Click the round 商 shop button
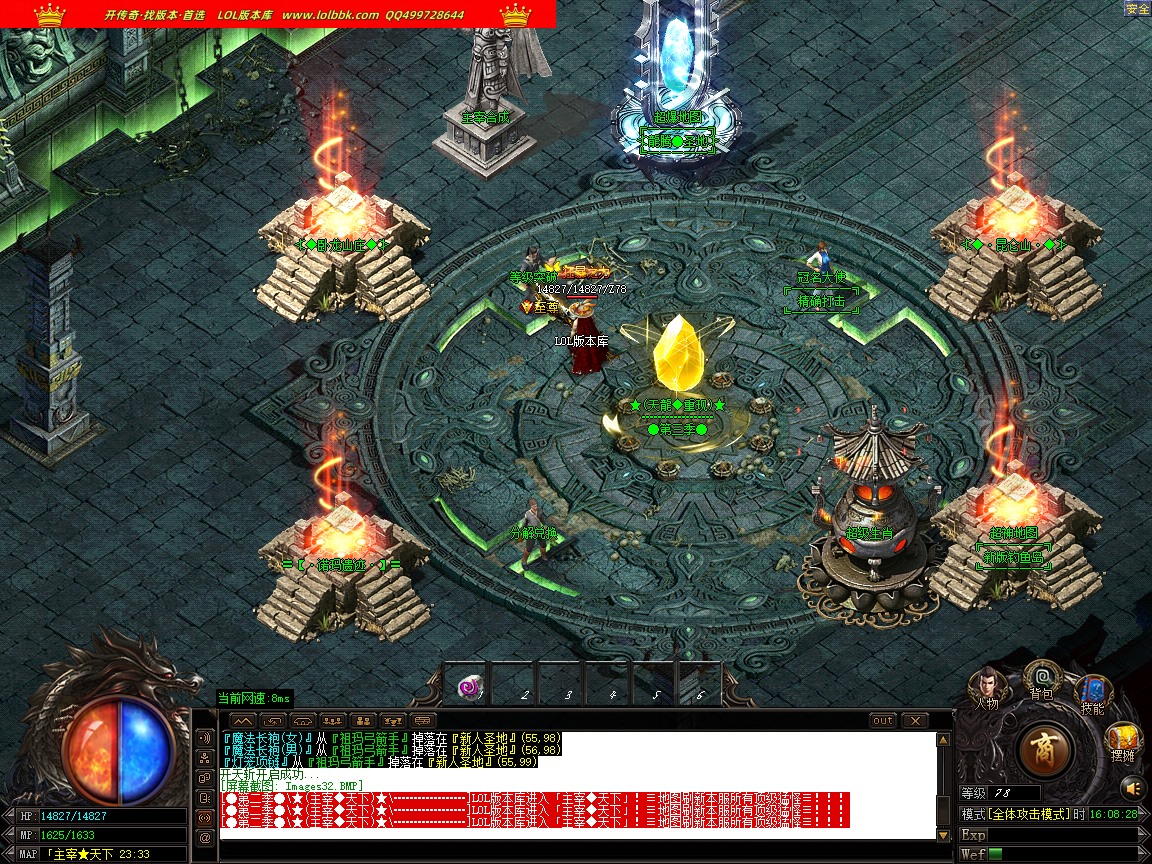This screenshot has height=864, width=1152. pyautogui.click(x=1046, y=749)
